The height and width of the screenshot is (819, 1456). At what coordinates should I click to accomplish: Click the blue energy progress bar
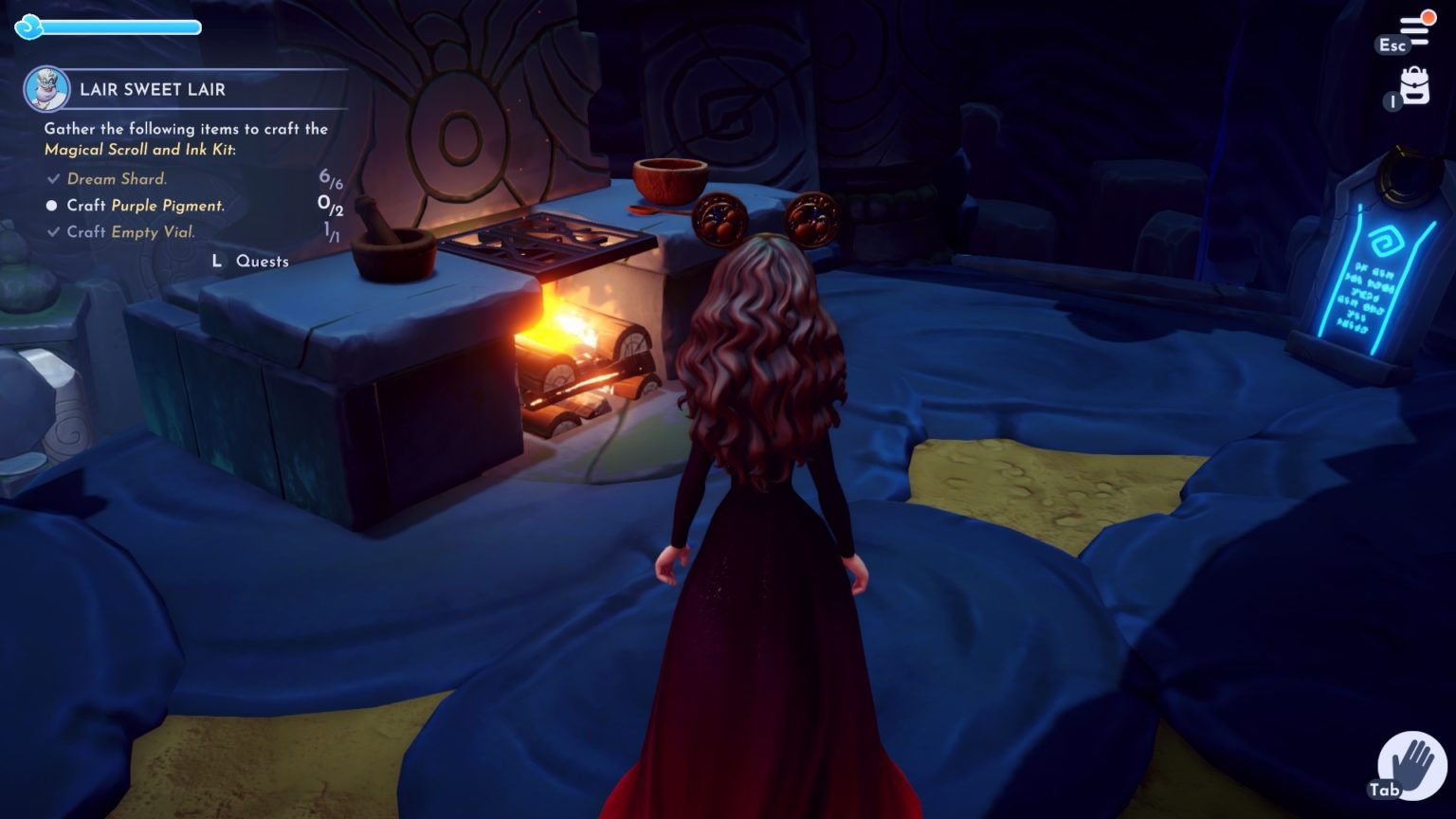pyautogui.click(x=118, y=28)
